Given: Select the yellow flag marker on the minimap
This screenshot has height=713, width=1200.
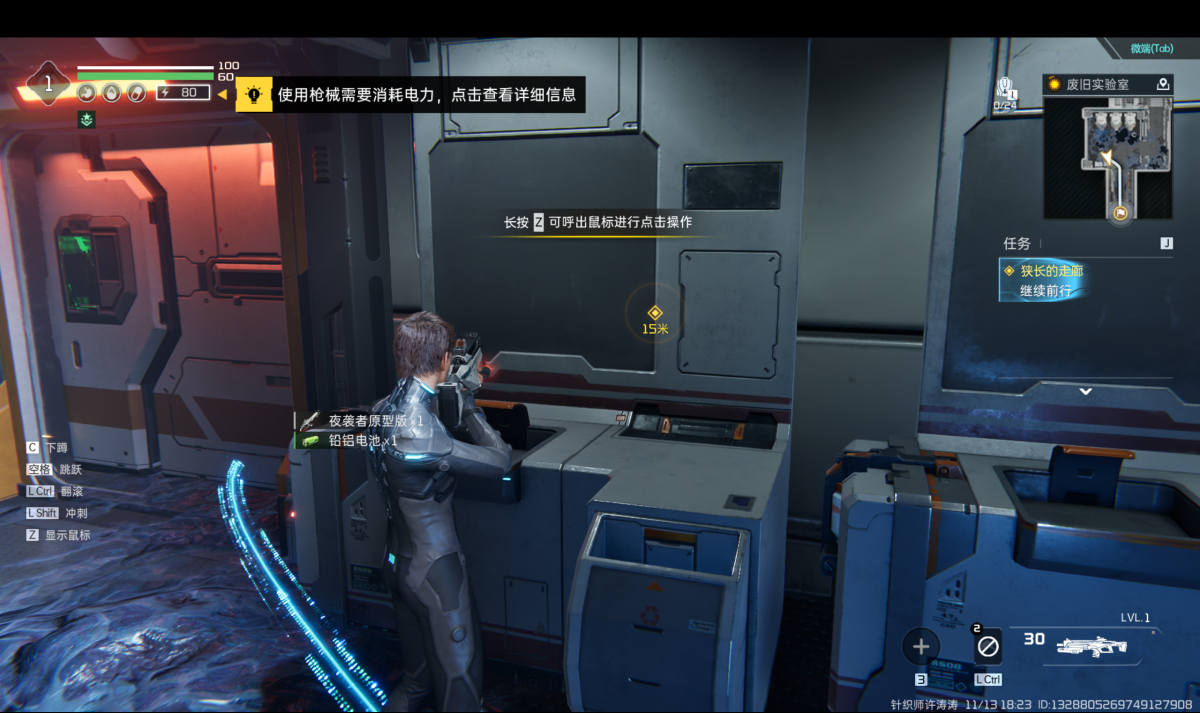Looking at the screenshot, I should pyautogui.click(x=1121, y=212).
